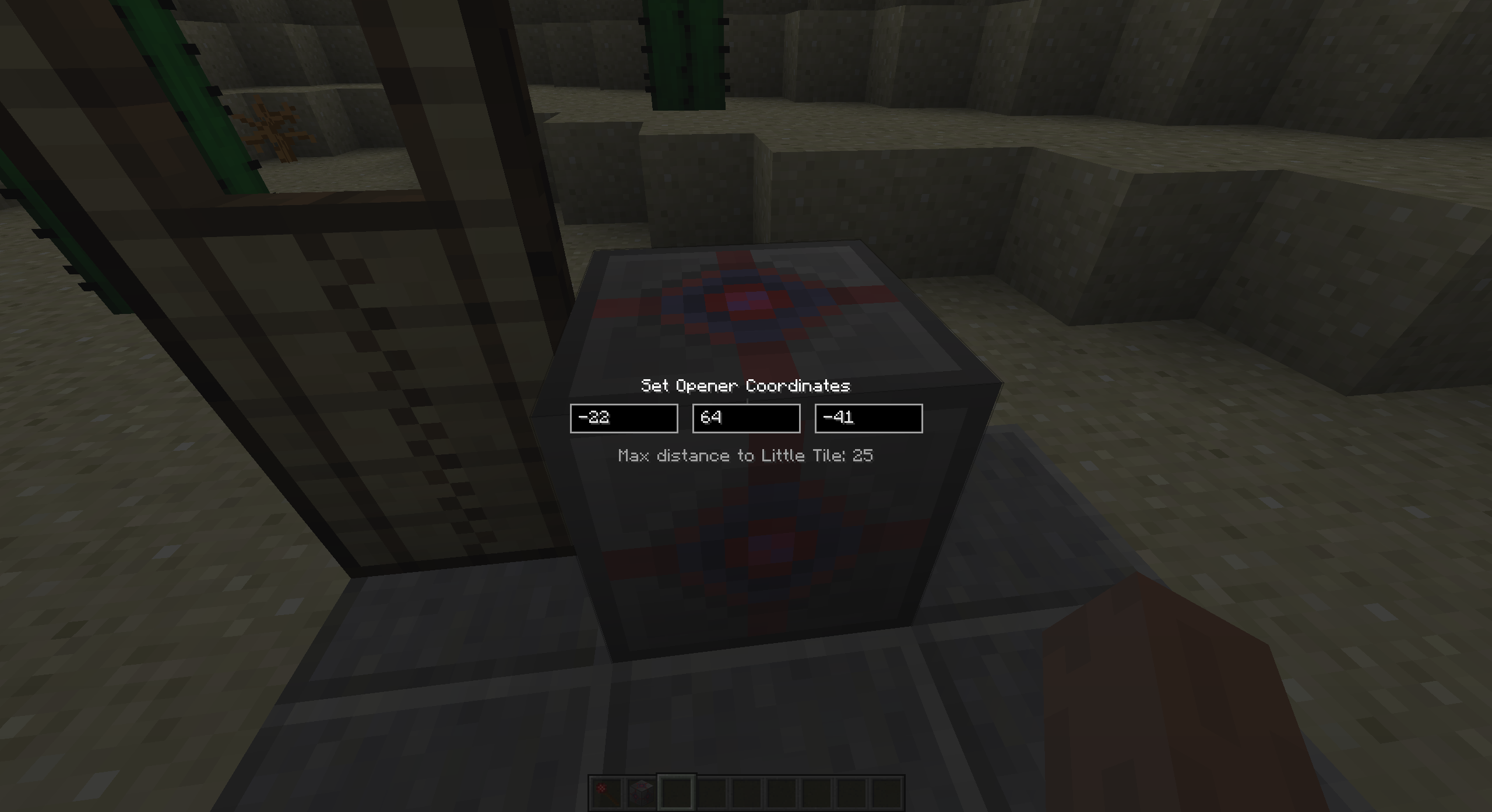Click the Z coordinate field showing -41
This screenshot has width=1492, height=812.
click(868, 418)
